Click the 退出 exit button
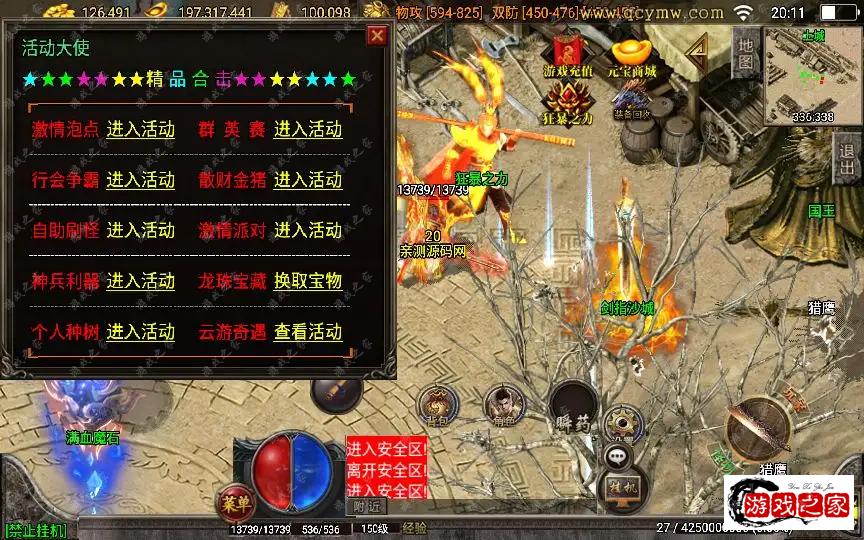Screen dimensions: 864x540 [x=848, y=160]
